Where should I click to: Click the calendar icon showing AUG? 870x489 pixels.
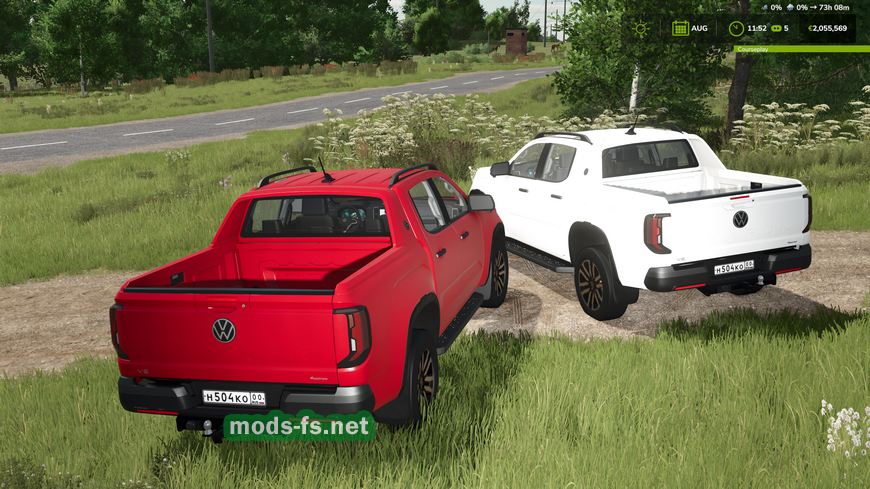(680, 28)
